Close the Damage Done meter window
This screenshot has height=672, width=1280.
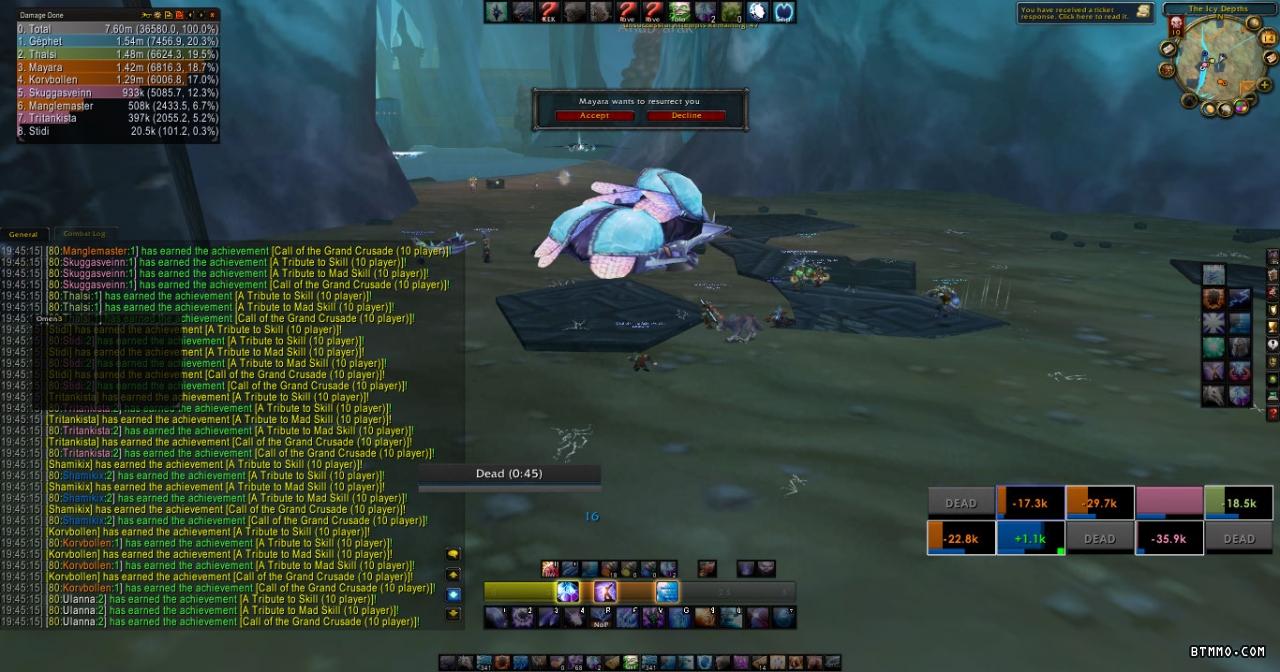tap(214, 16)
